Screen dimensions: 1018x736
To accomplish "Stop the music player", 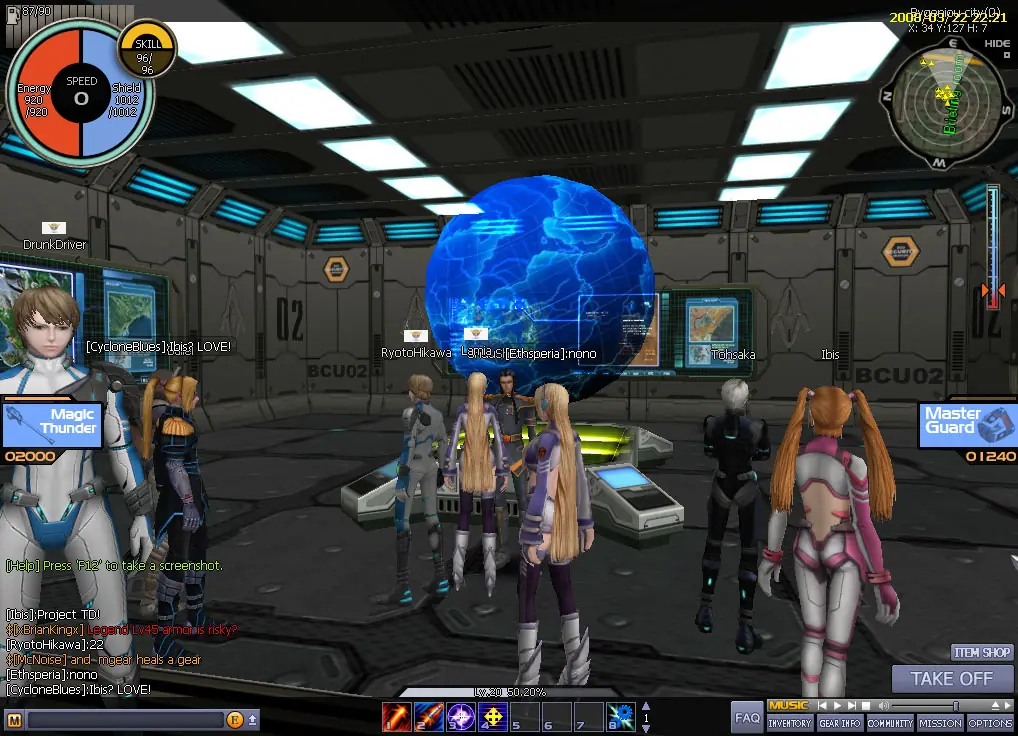I will [866, 706].
